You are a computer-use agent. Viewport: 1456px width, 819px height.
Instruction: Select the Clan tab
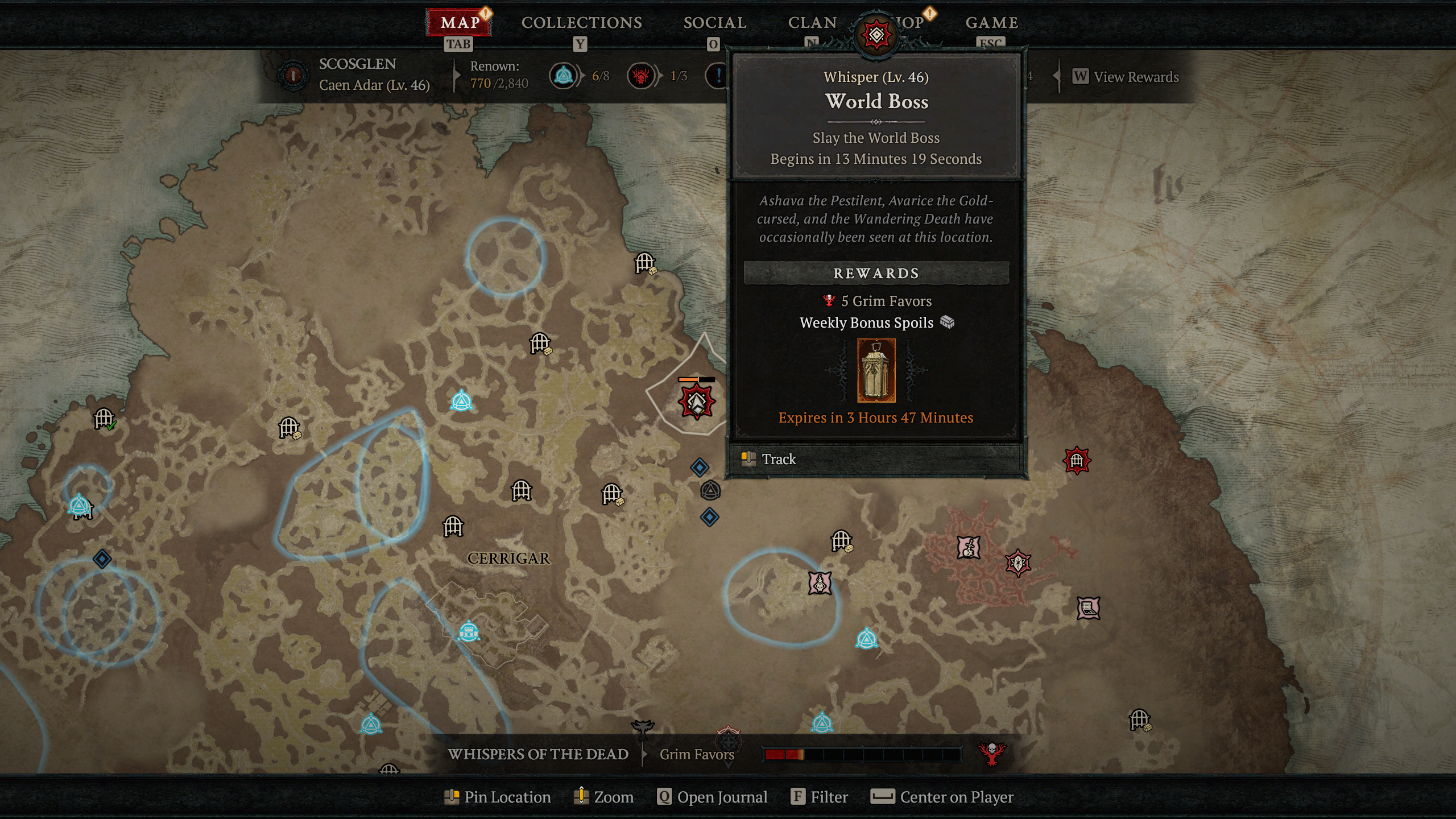pos(812,23)
